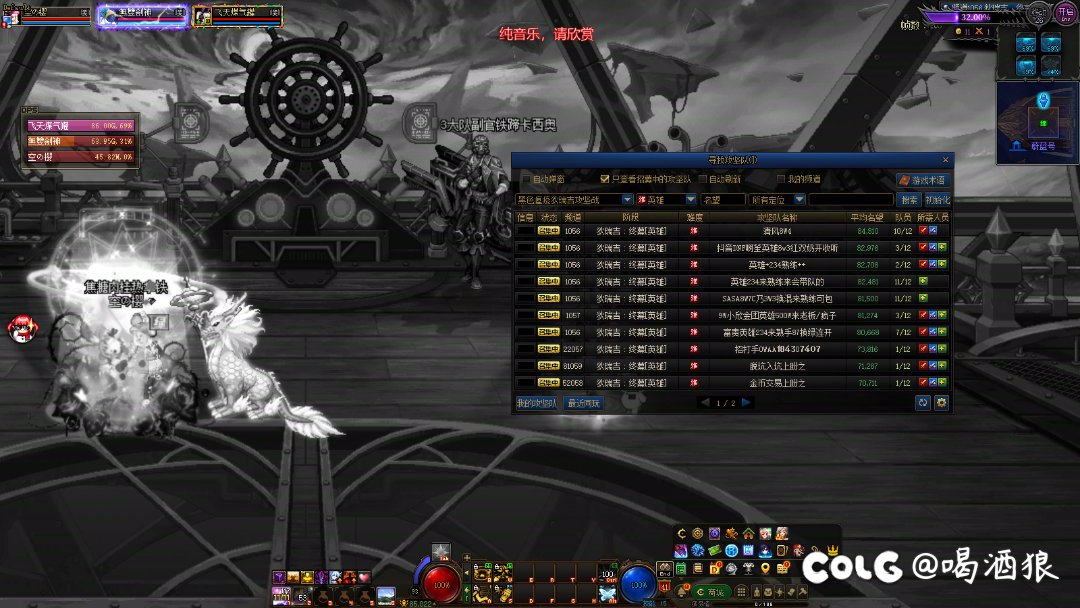Click the minimap in the corner
1080x608 pixels.
tap(1037, 116)
